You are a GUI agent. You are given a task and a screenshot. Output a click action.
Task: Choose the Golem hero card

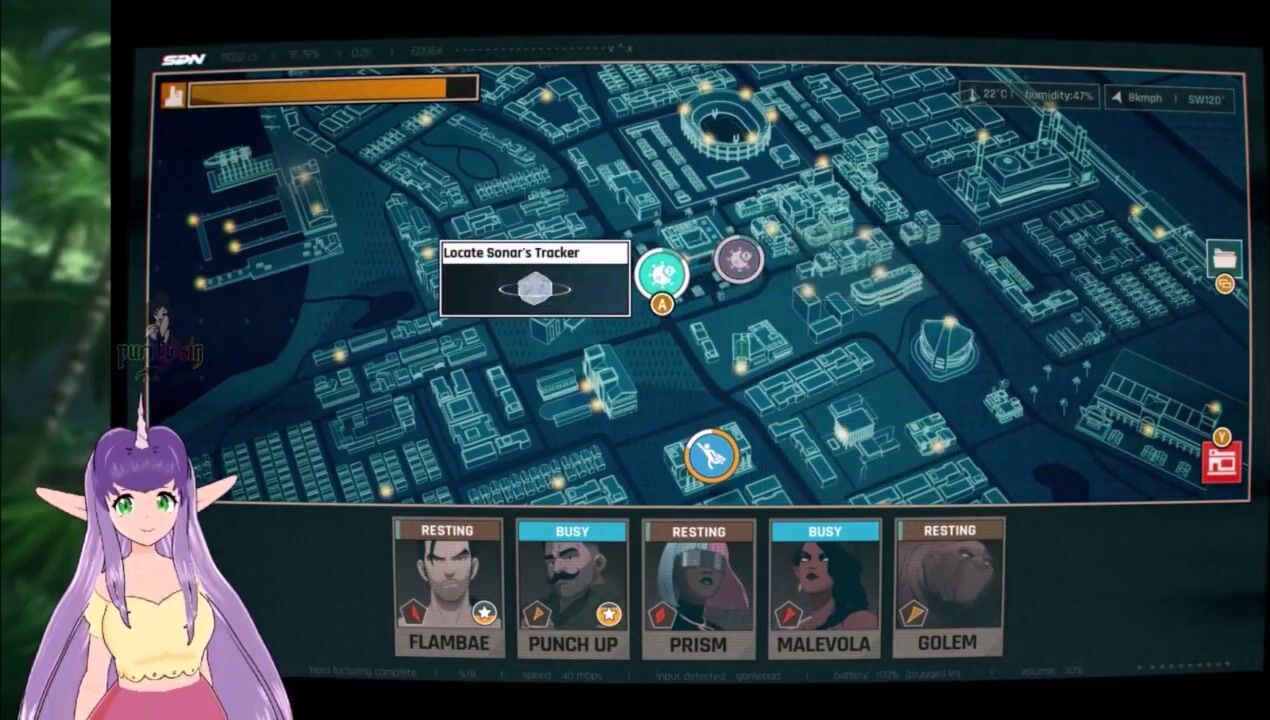[948, 588]
